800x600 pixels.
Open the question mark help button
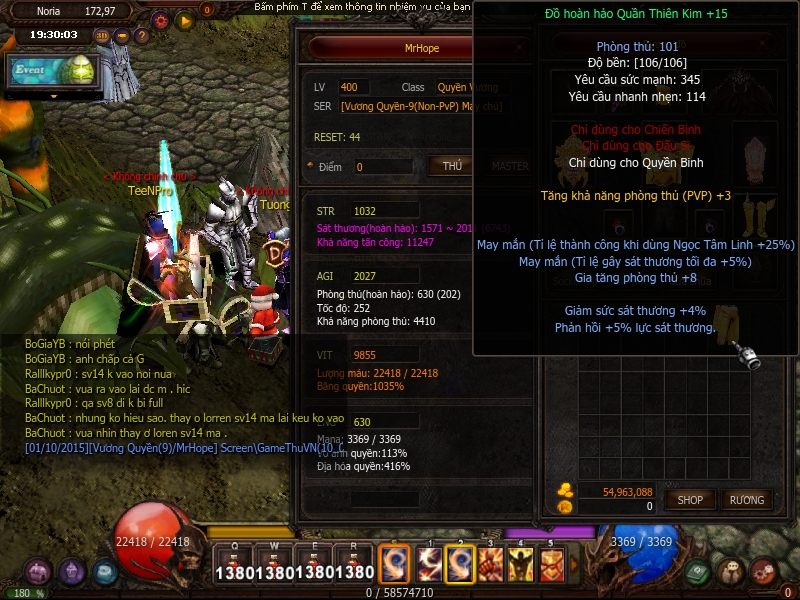[x=140, y=36]
